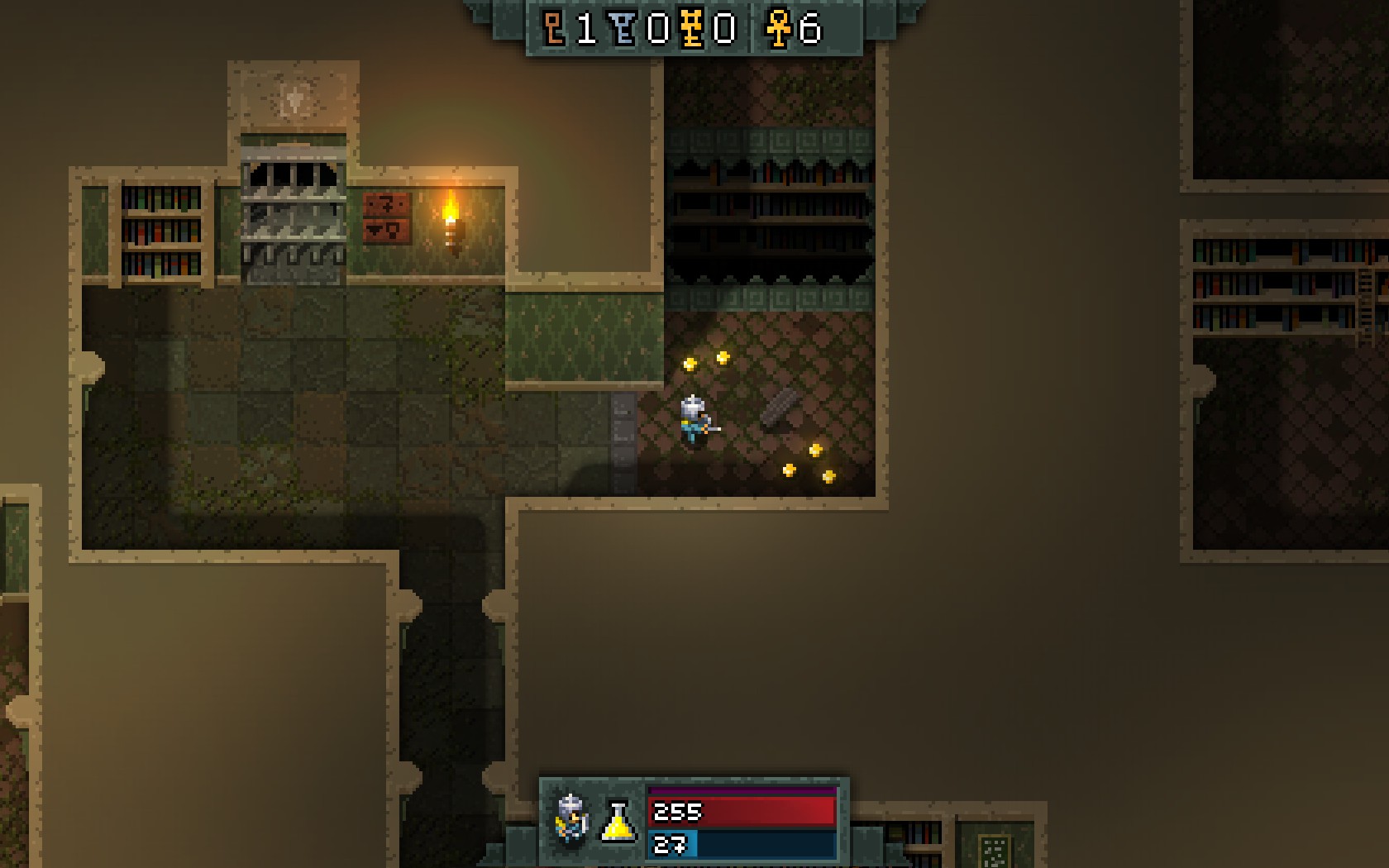Click the knight character portrait icon
Viewport: 1389px width, 868px height.
point(571,818)
